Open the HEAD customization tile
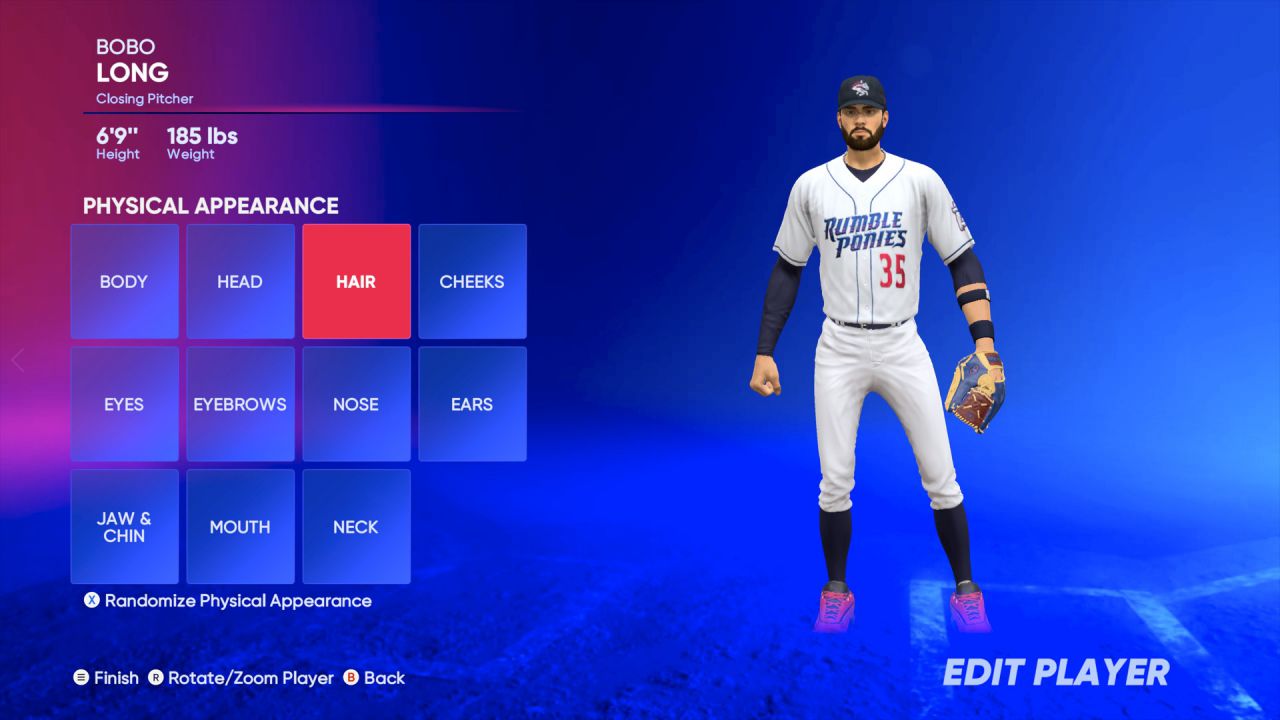The height and width of the screenshot is (720, 1280). pyautogui.click(x=239, y=281)
